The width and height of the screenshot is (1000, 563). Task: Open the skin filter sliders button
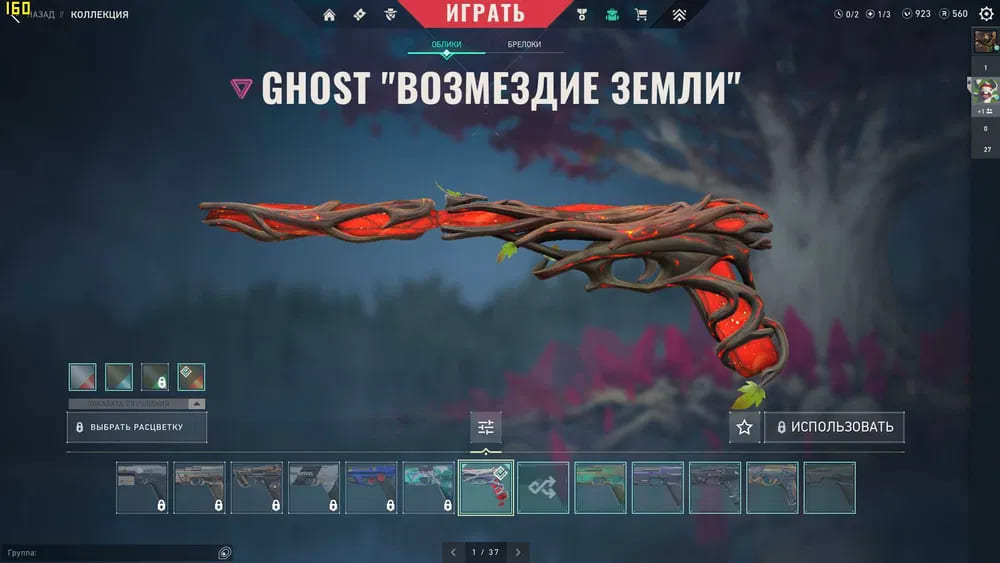click(x=486, y=427)
